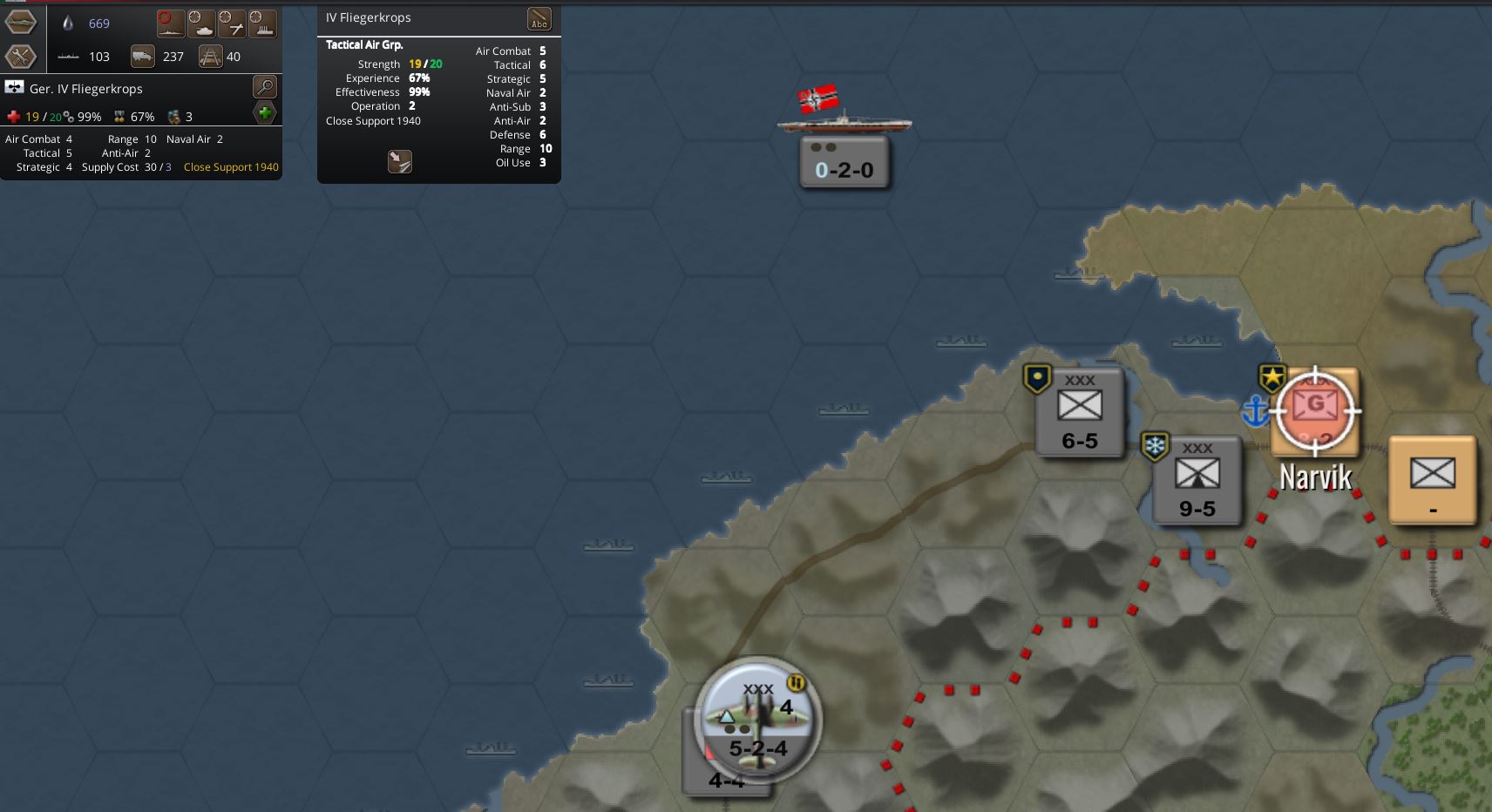Select the aircraft hexagon mode icon
This screenshot has height=812, width=1492.
coord(21,24)
